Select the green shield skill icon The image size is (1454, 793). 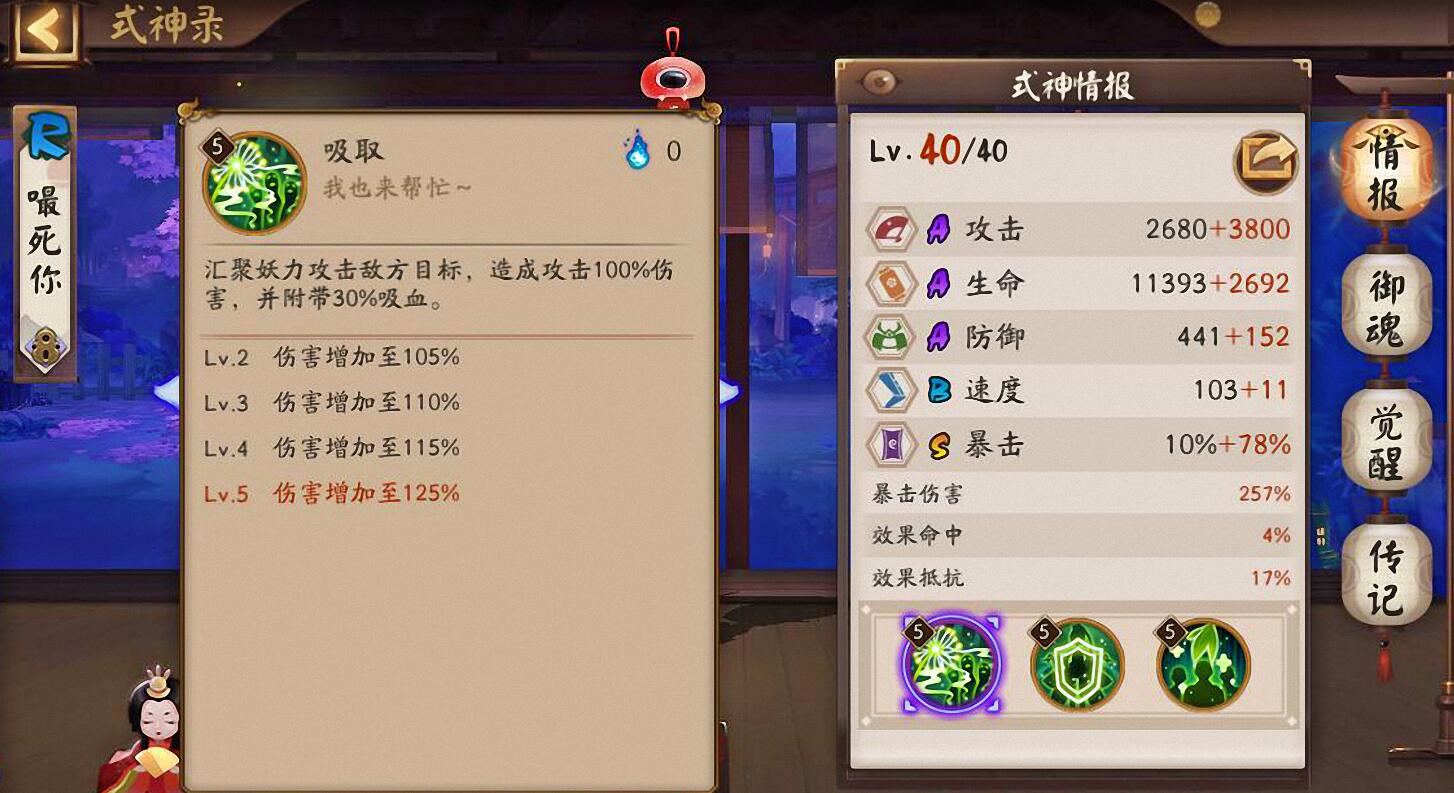[x=1077, y=665]
